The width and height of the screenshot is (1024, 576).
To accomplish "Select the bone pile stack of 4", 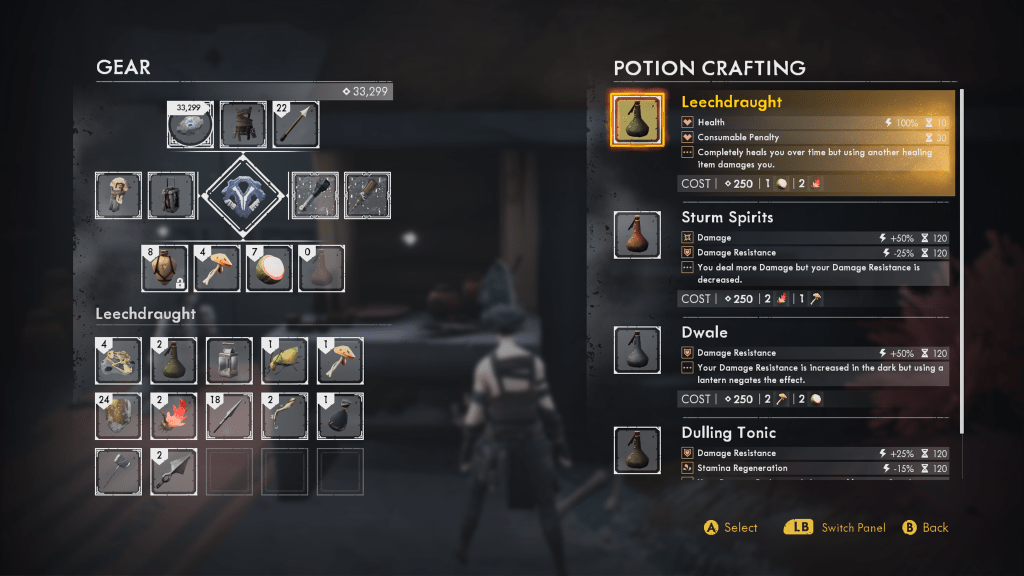I will coord(119,361).
